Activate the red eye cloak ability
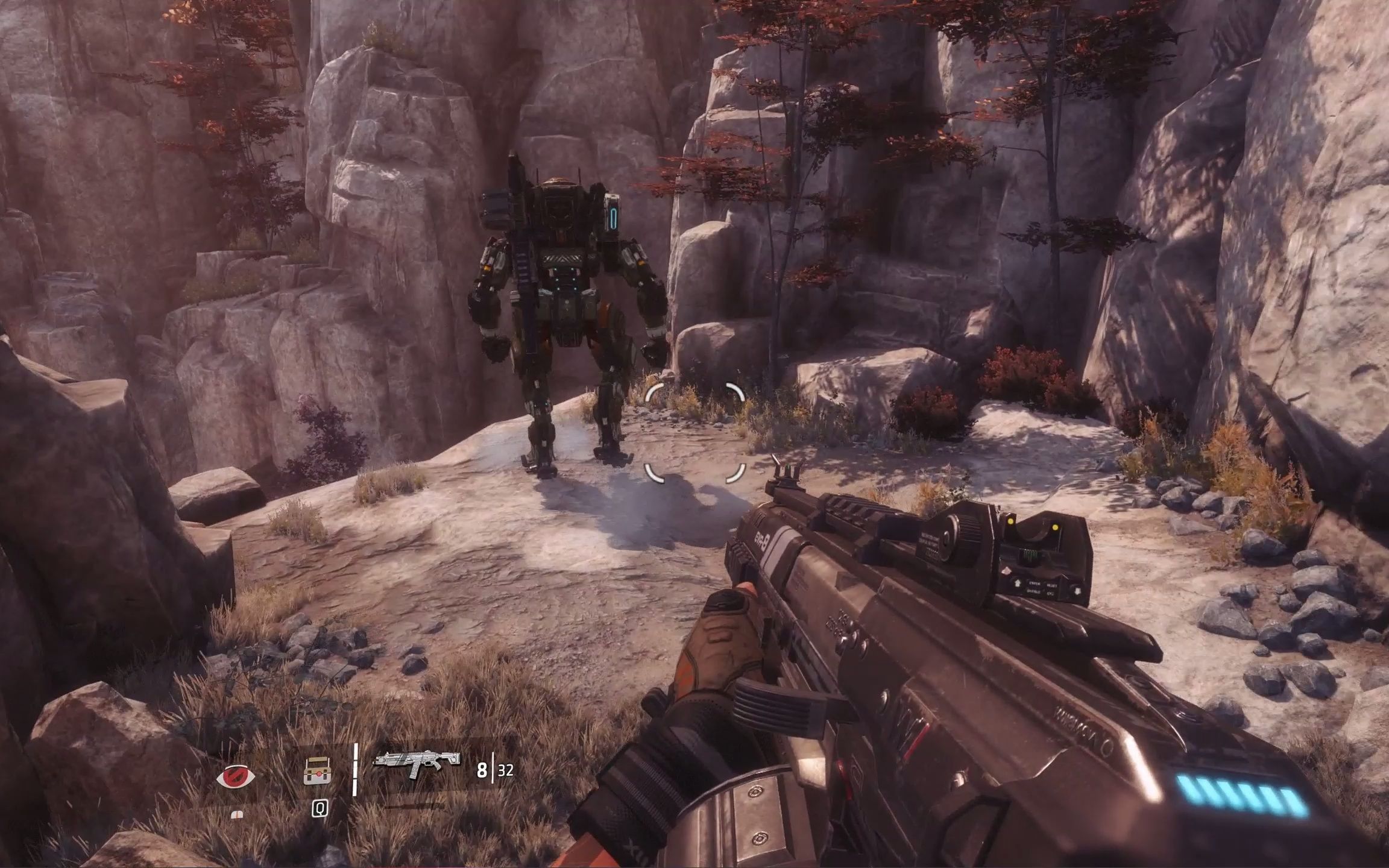The height and width of the screenshot is (868, 1389). tap(236, 775)
